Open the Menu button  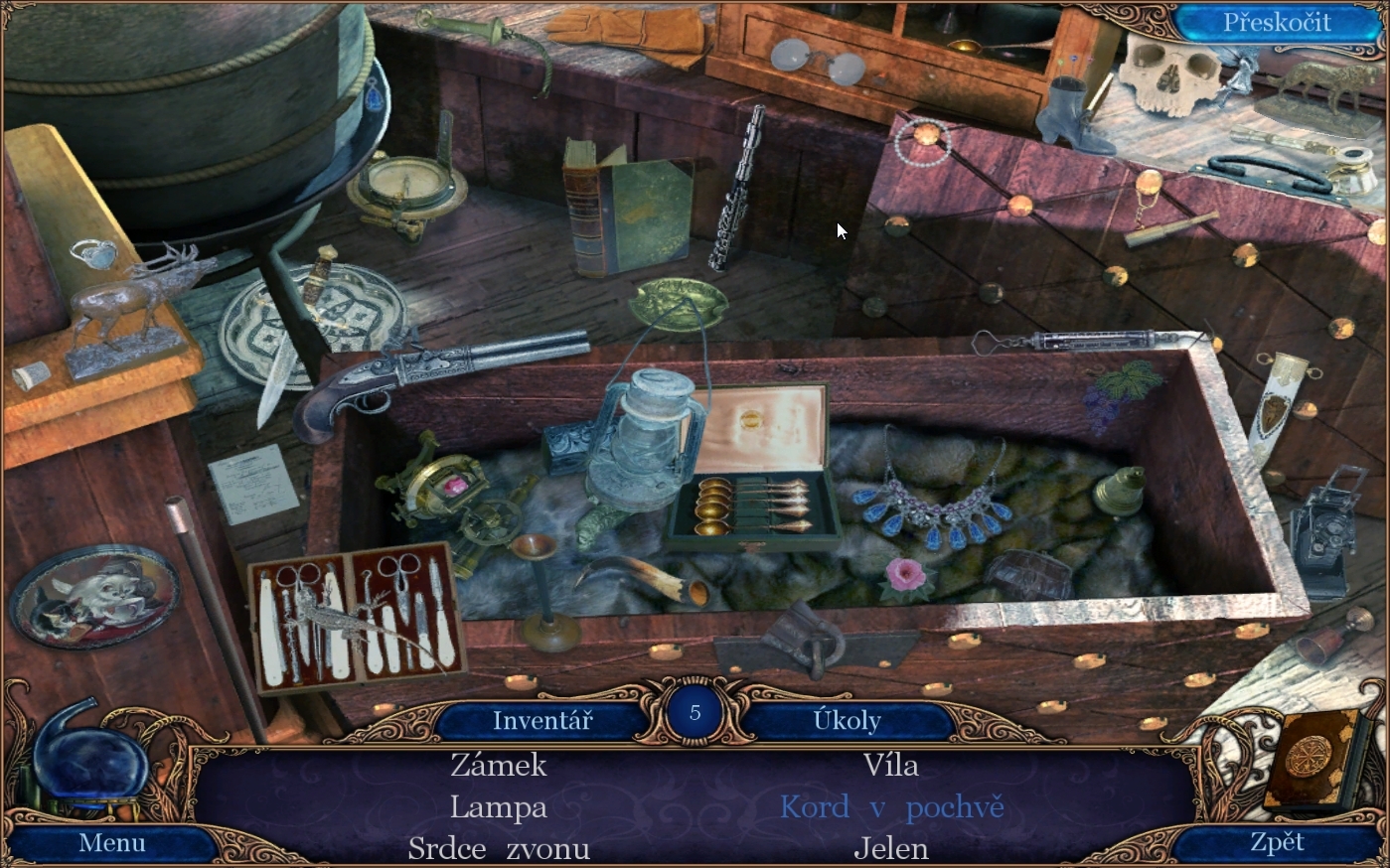point(112,843)
